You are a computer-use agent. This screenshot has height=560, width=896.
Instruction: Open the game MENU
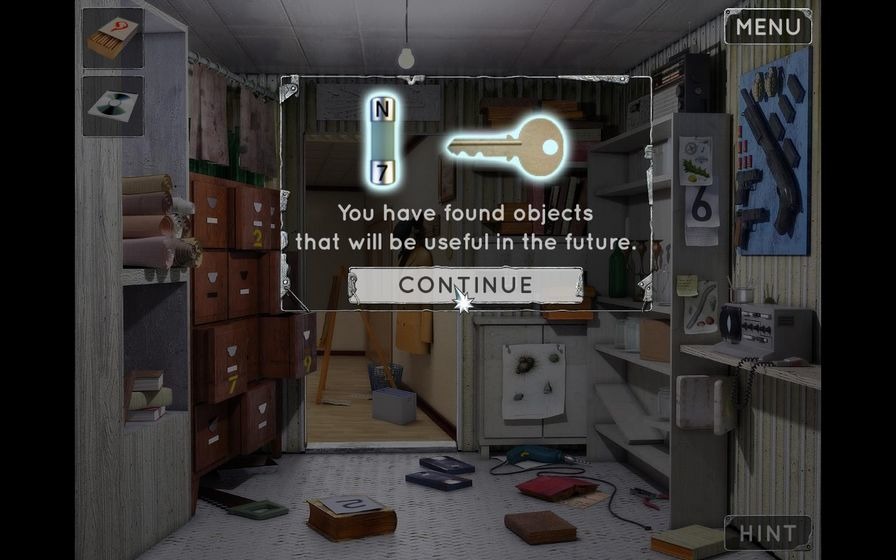pyautogui.click(x=767, y=27)
